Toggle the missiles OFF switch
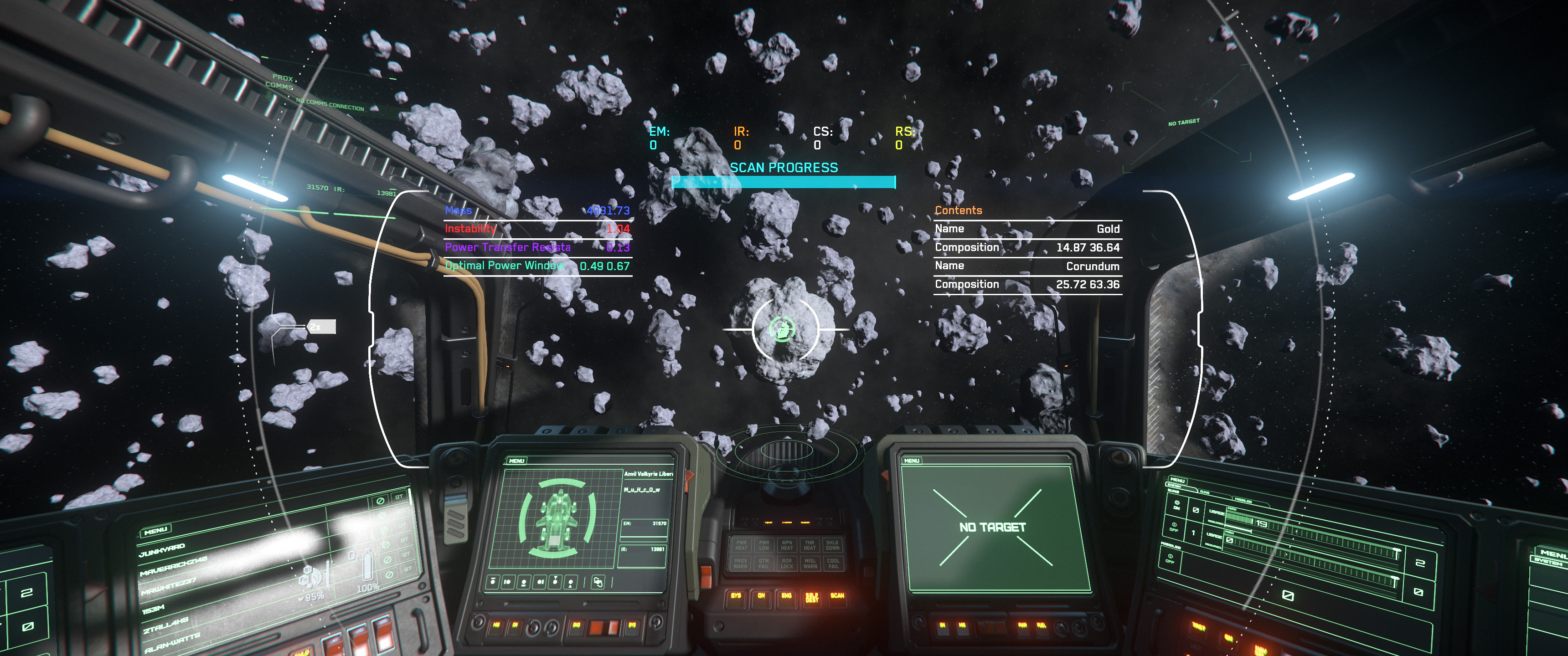Viewport: 1568px width, 656px height. pos(1171,559)
